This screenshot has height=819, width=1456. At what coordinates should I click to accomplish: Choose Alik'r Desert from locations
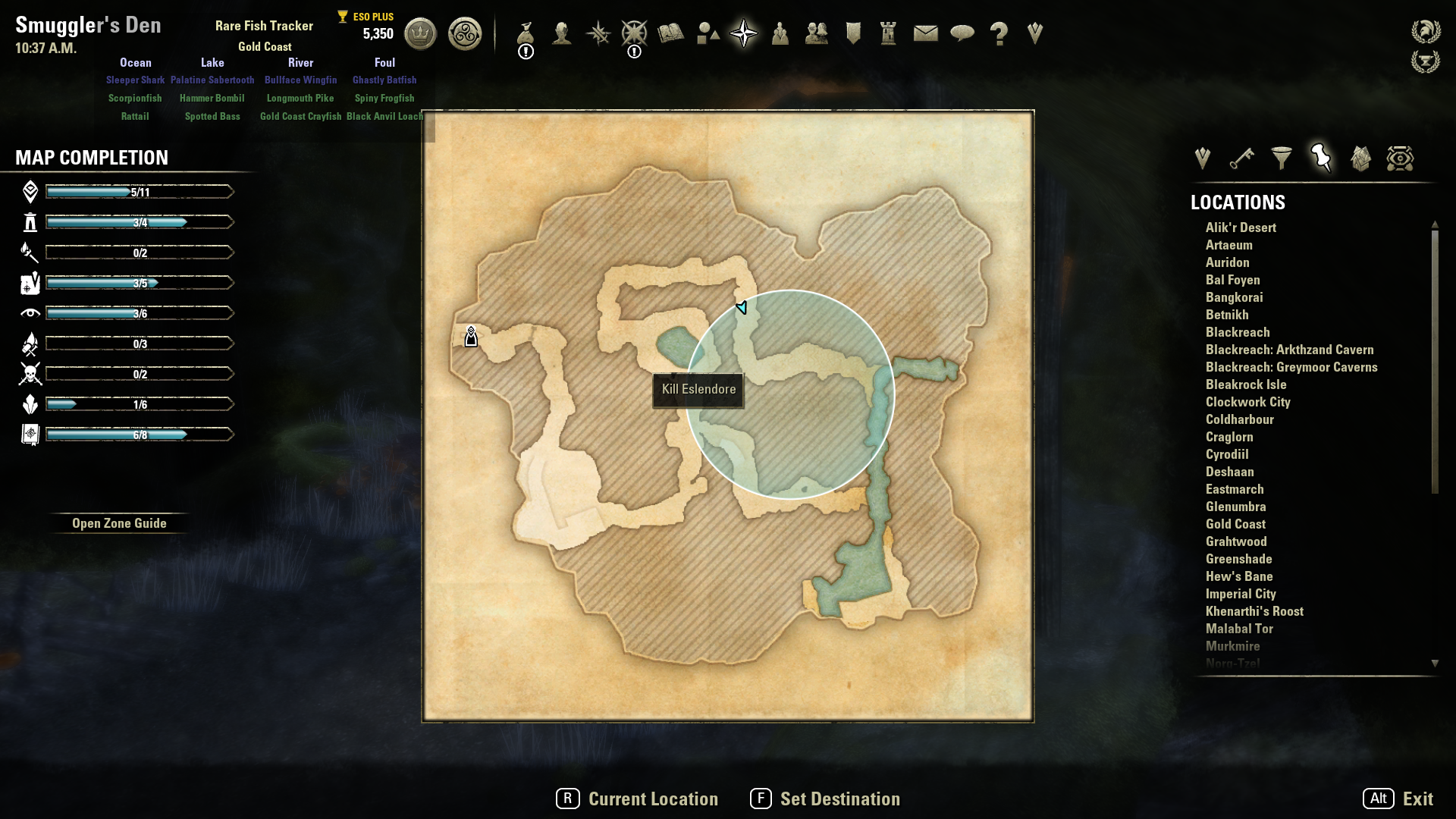click(1241, 227)
